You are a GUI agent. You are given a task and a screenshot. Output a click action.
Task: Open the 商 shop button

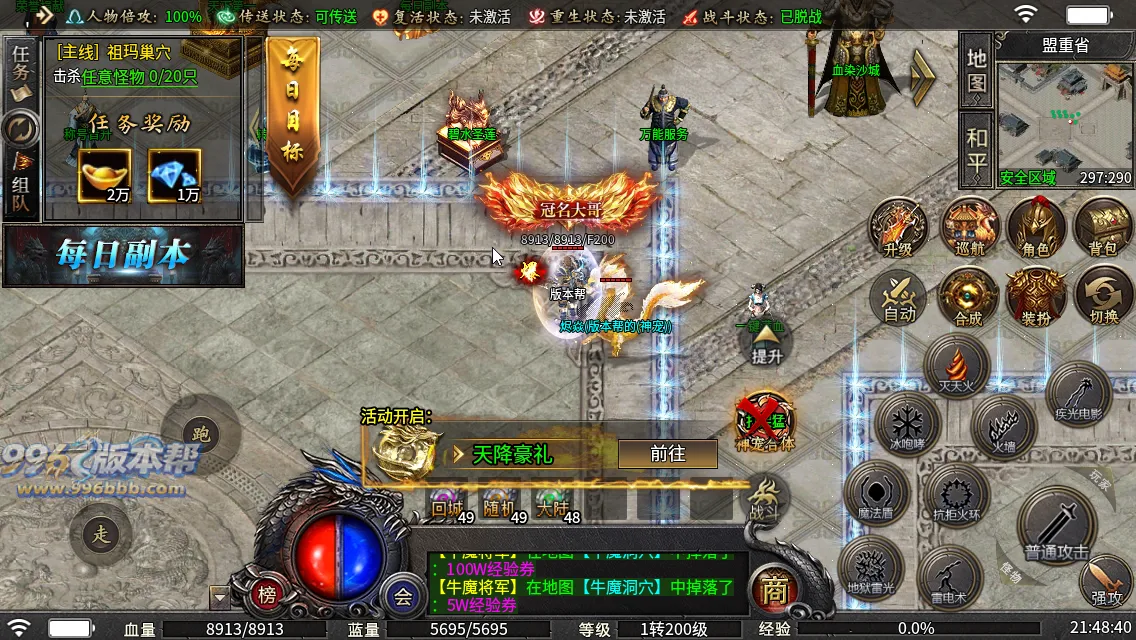click(x=772, y=591)
